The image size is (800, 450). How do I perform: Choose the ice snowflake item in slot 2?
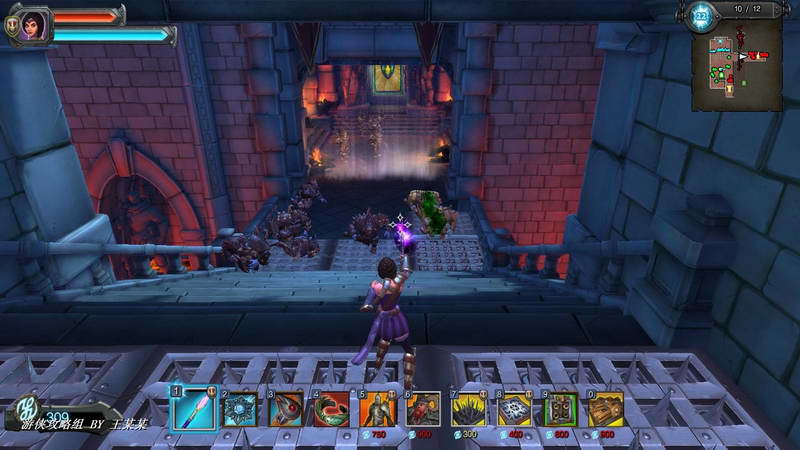pos(240,408)
